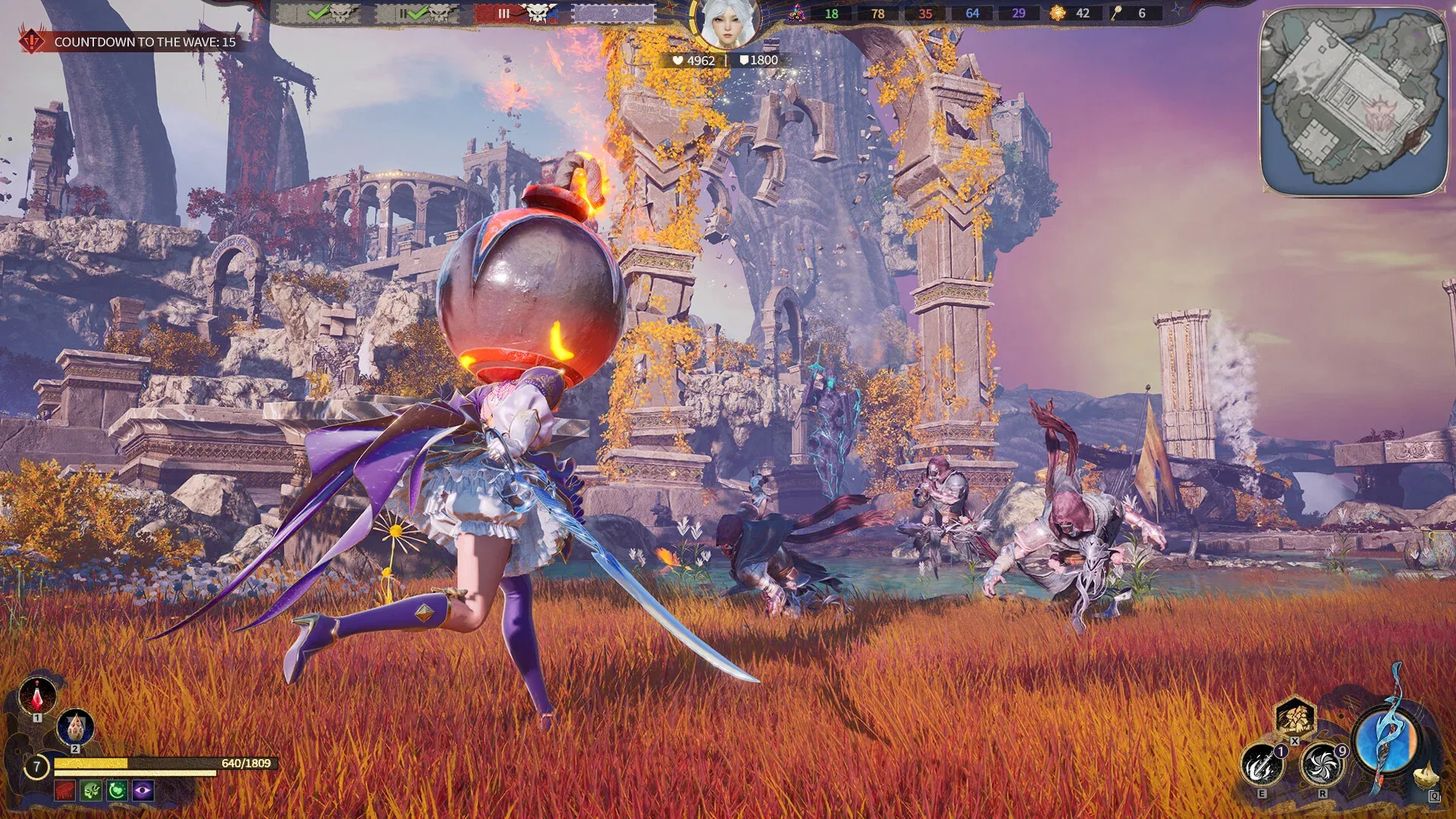1456x819 pixels.
Task: Click the unknown question mark stage marker
Action: (x=614, y=13)
